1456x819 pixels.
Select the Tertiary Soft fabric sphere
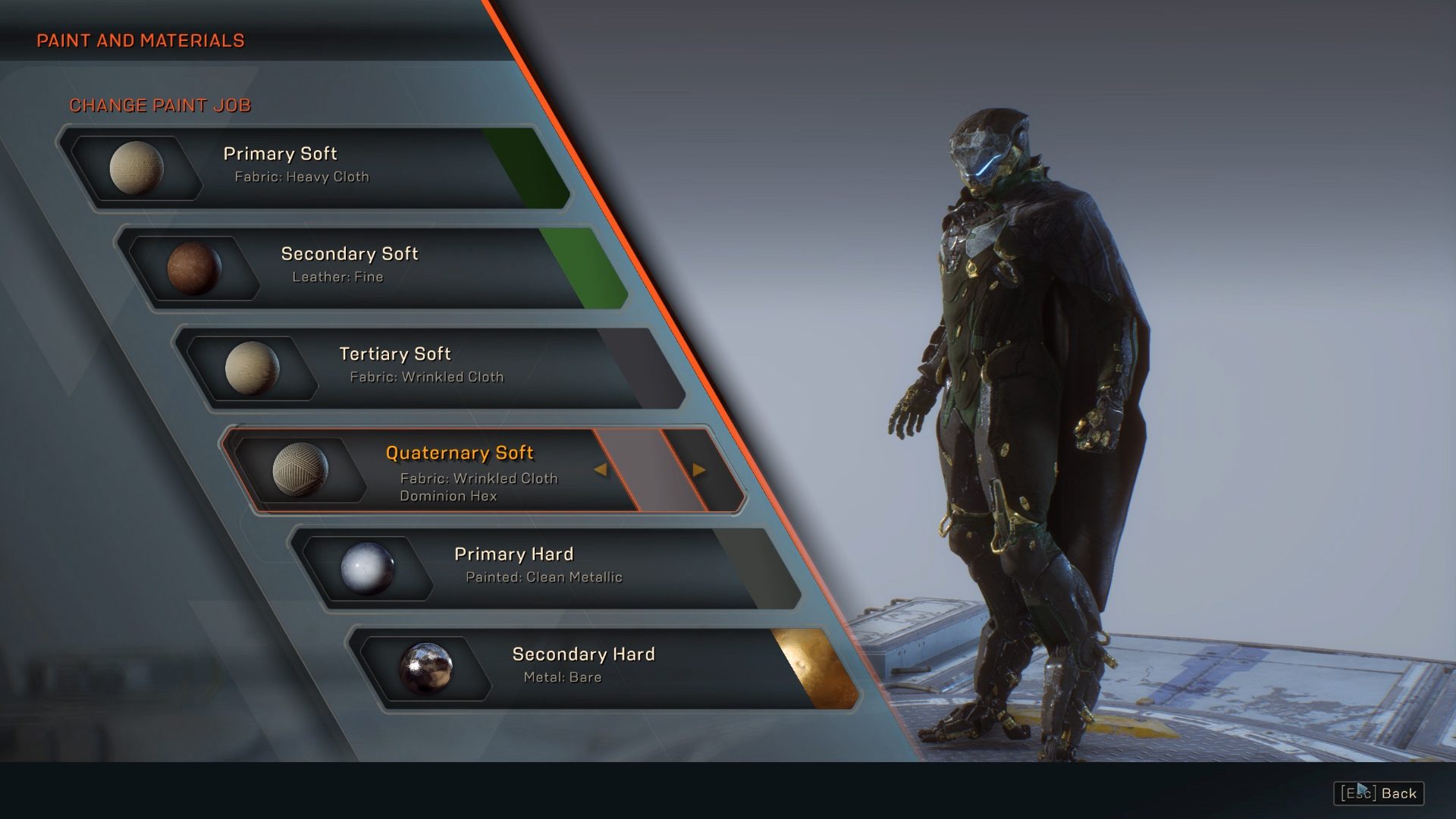254,369
